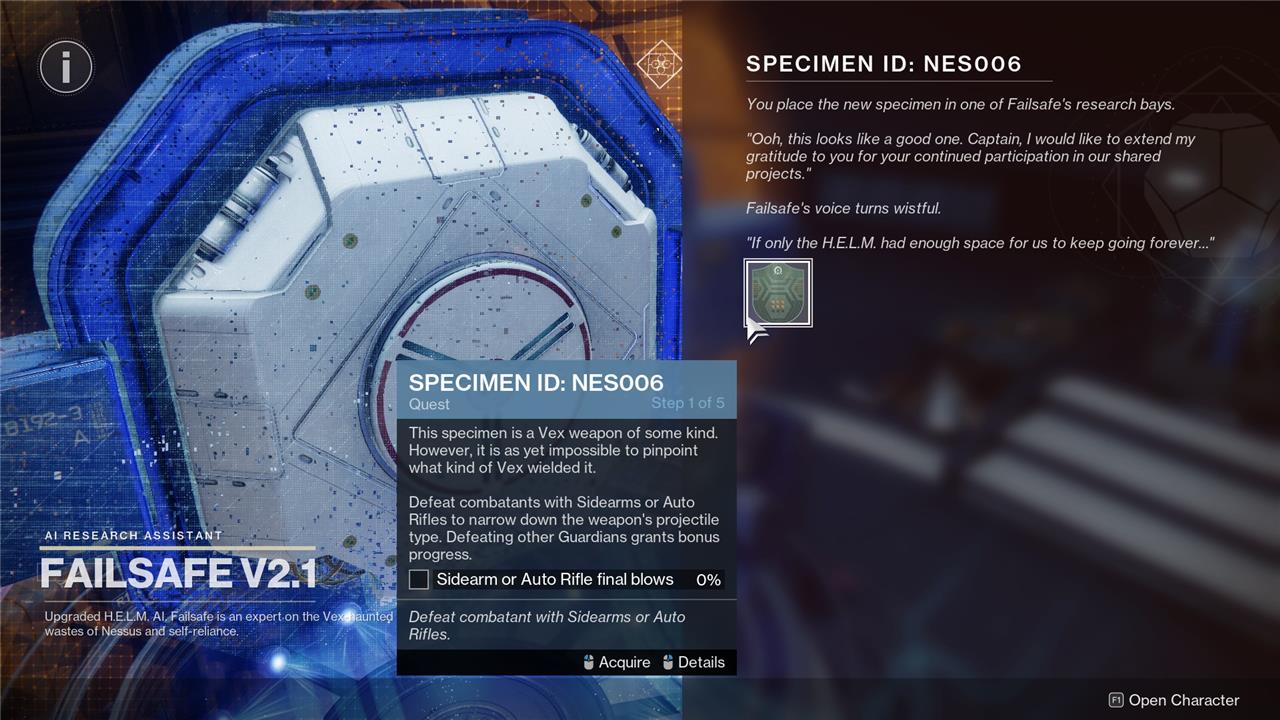1280x720 pixels.
Task: Open the diamond emblem icon above the vendor
Action: tap(659, 64)
